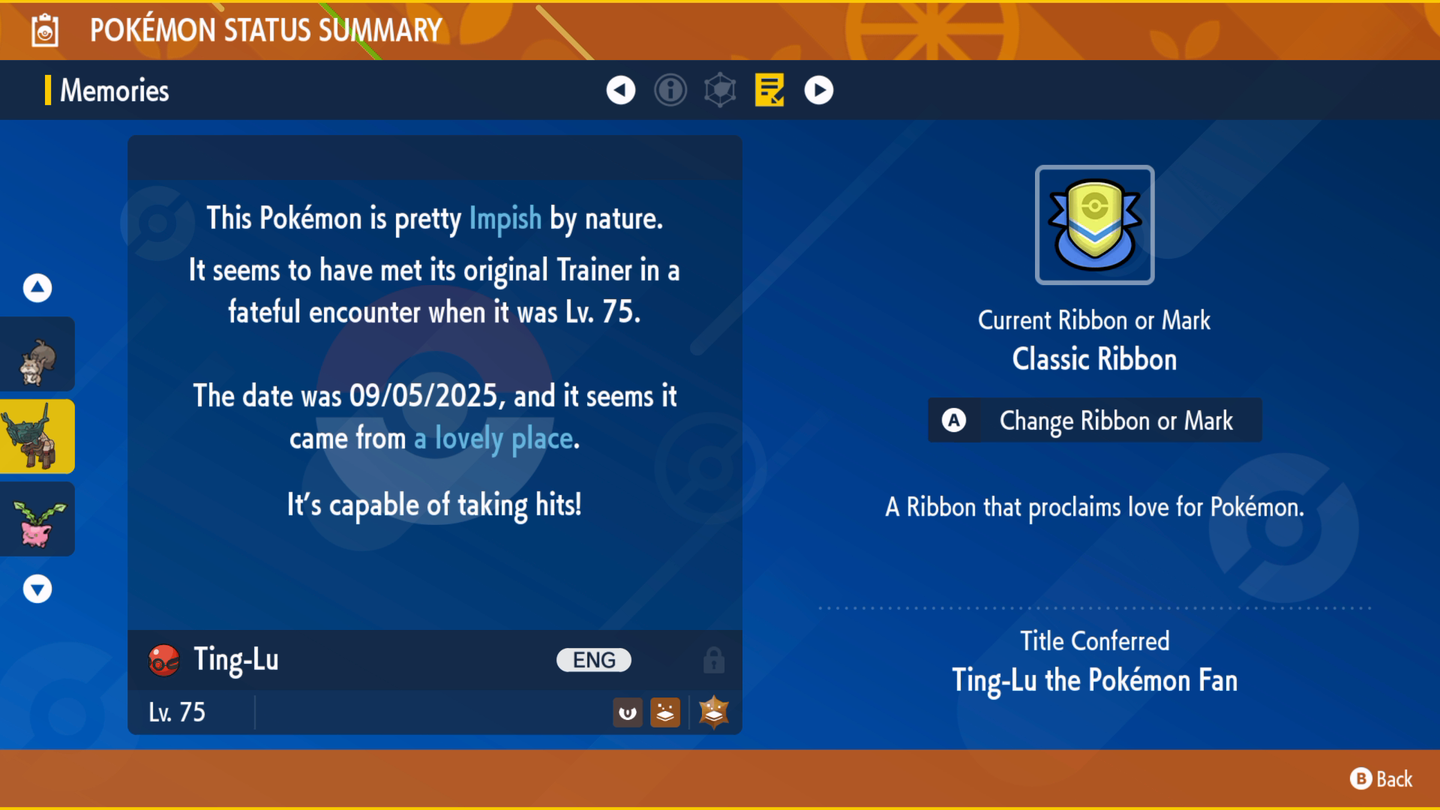Choose the Hoppip party thumbnail

pos(38,519)
